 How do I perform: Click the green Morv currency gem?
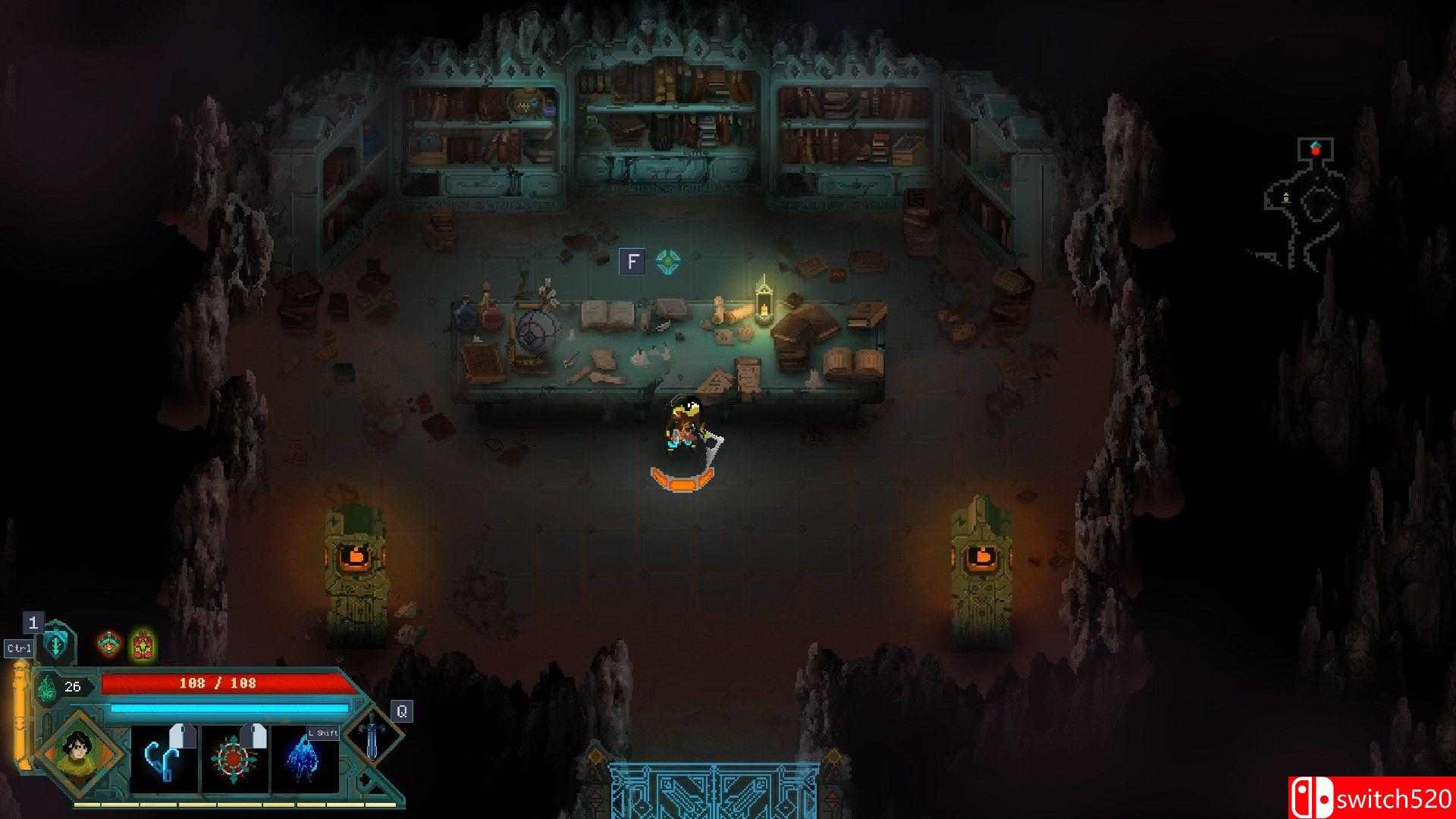(47, 688)
